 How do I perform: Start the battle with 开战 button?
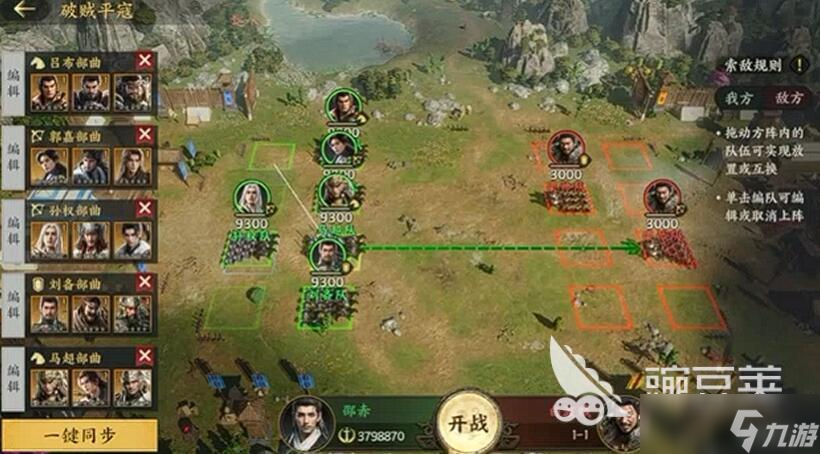465,422
